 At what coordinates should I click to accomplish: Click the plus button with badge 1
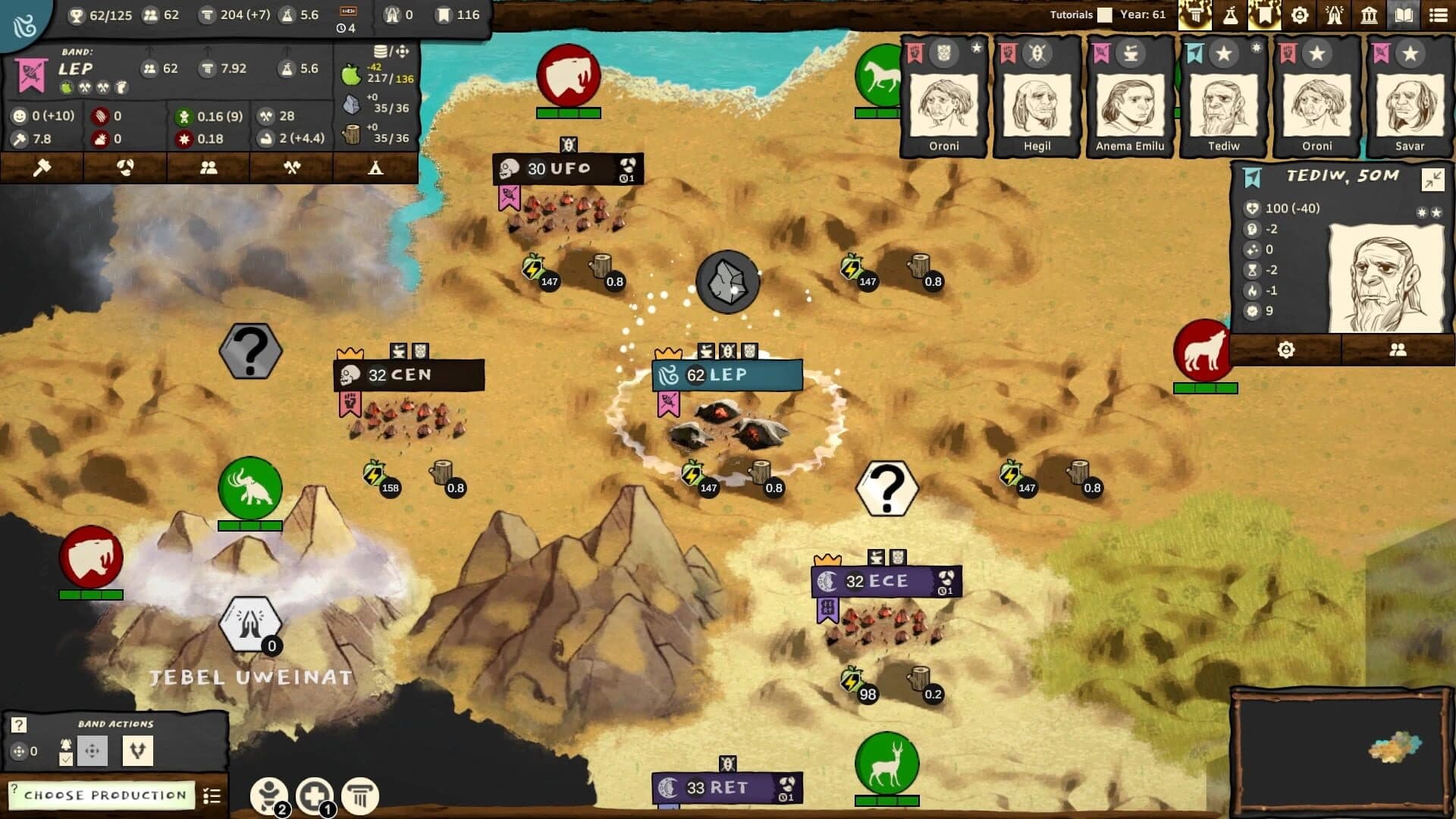click(313, 793)
